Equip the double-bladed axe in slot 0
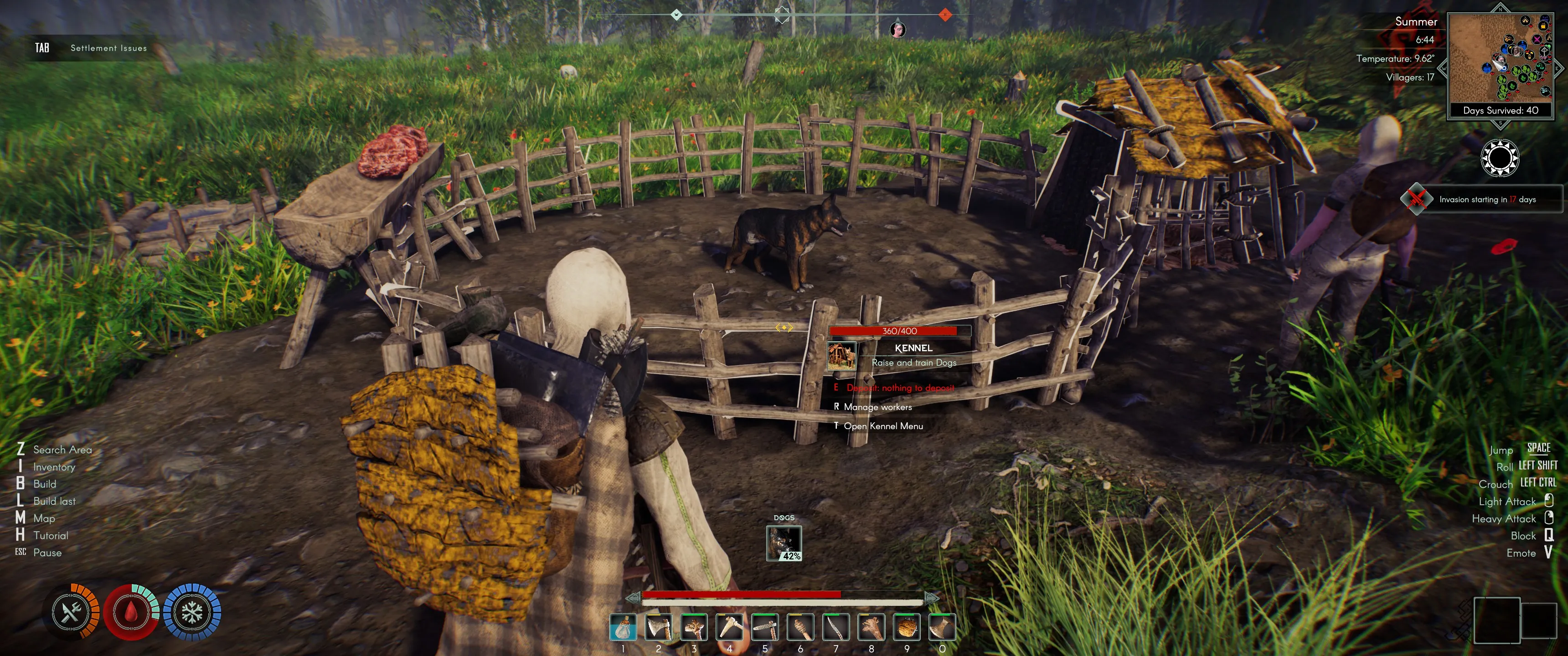This screenshot has height=656, width=1568. click(x=942, y=627)
